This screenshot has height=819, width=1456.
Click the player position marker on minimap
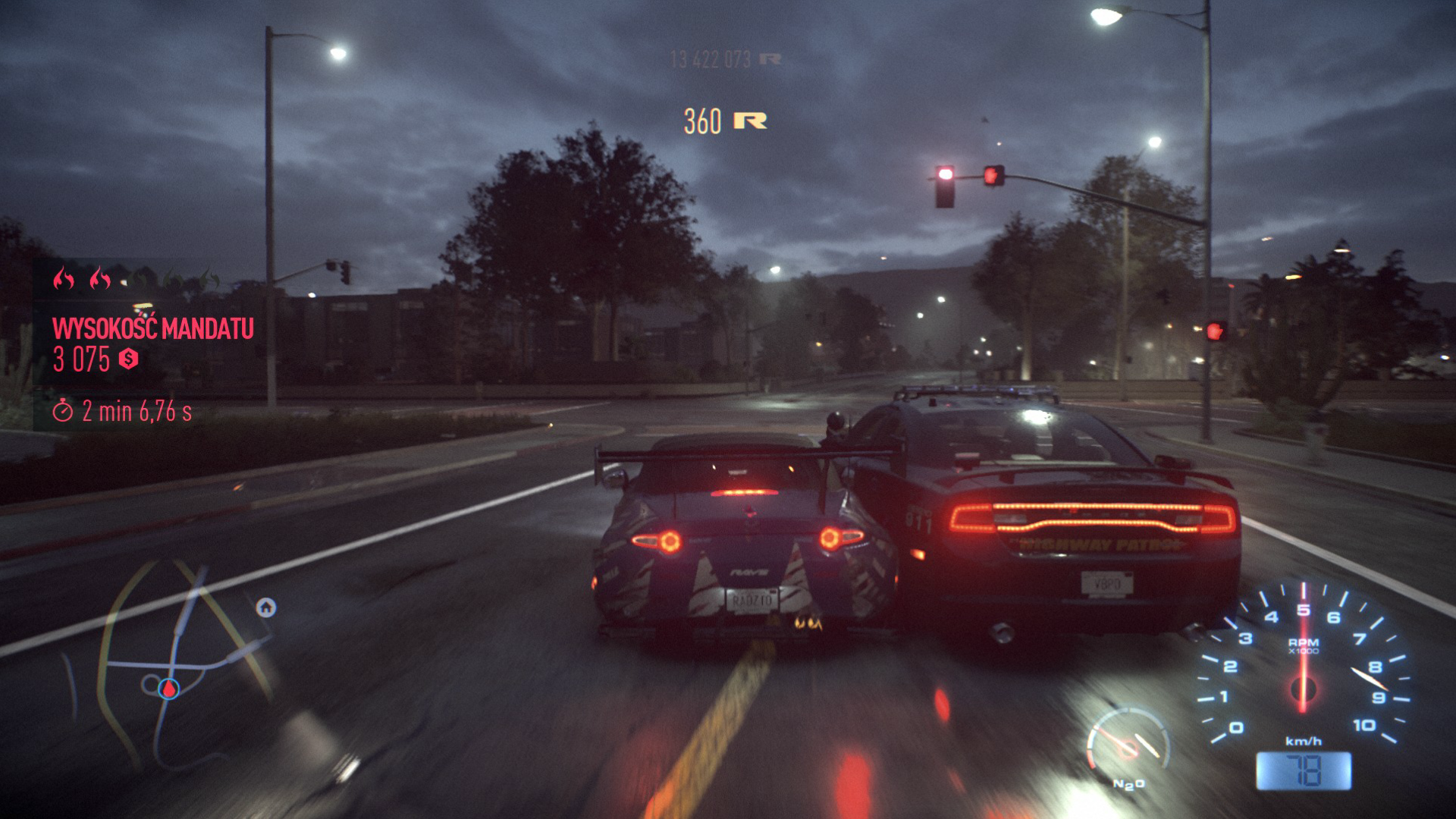168,689
